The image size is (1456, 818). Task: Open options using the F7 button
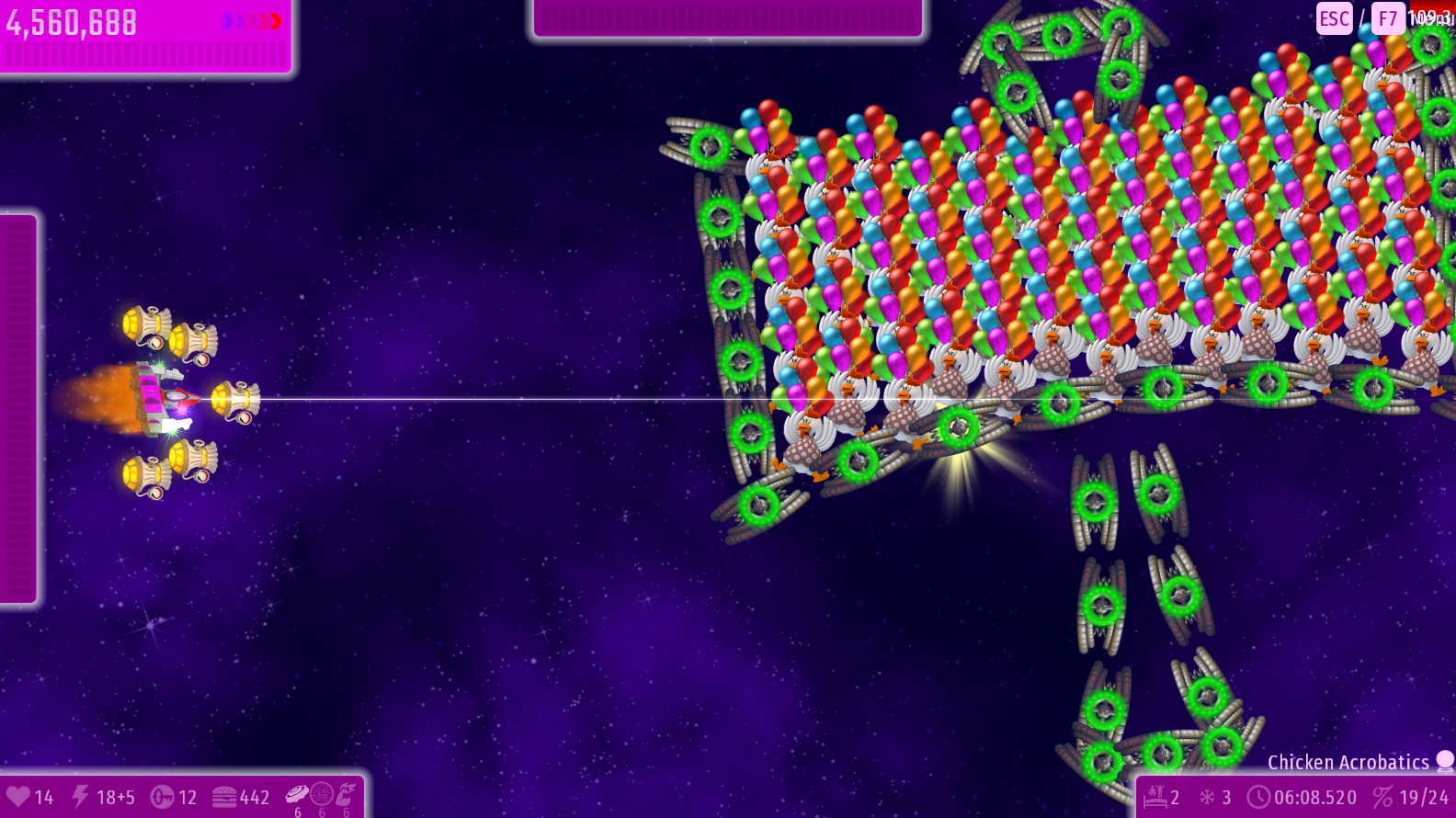[x=1387, y=19]
